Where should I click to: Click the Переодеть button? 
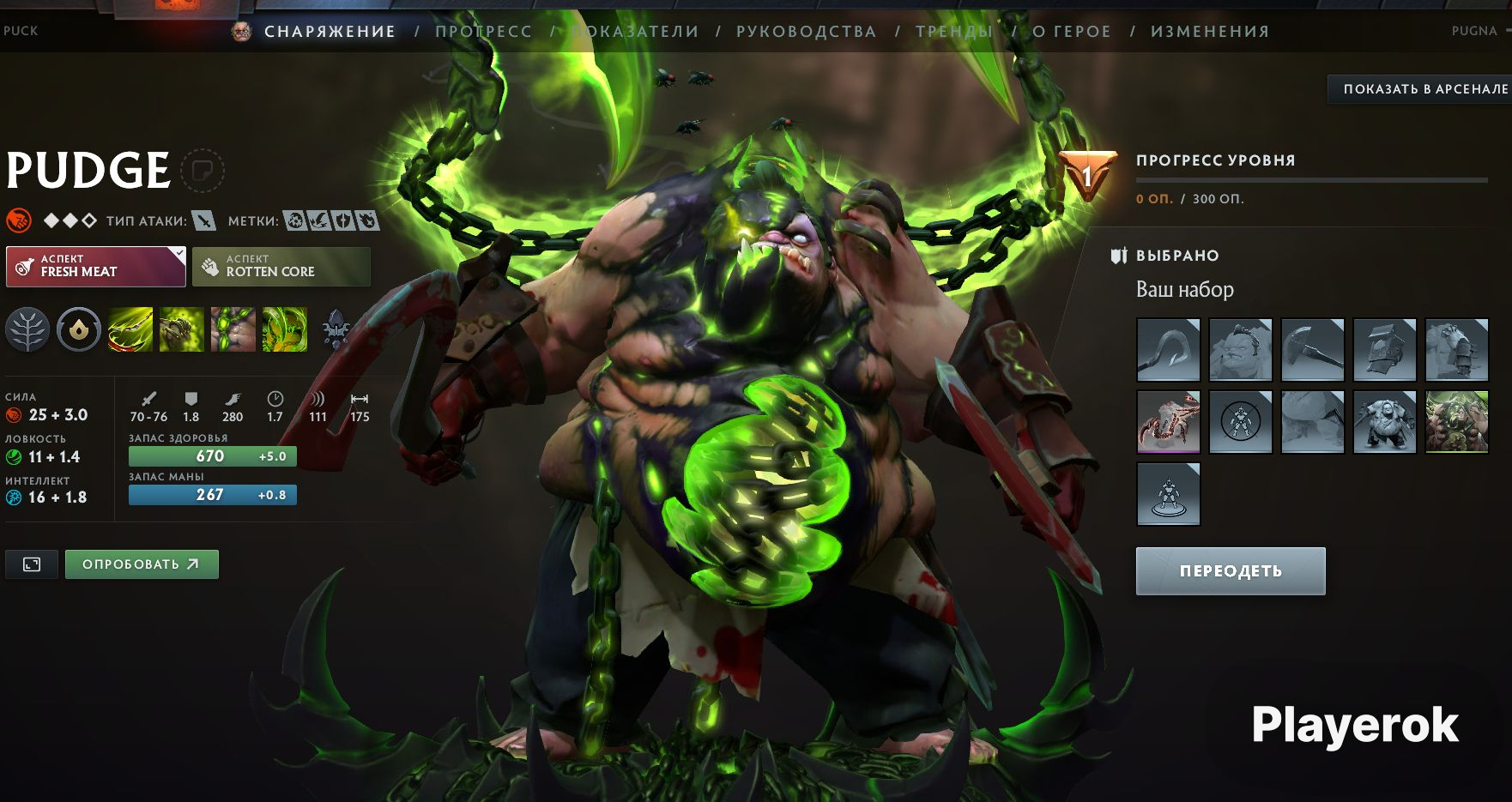pos(1231,571)
